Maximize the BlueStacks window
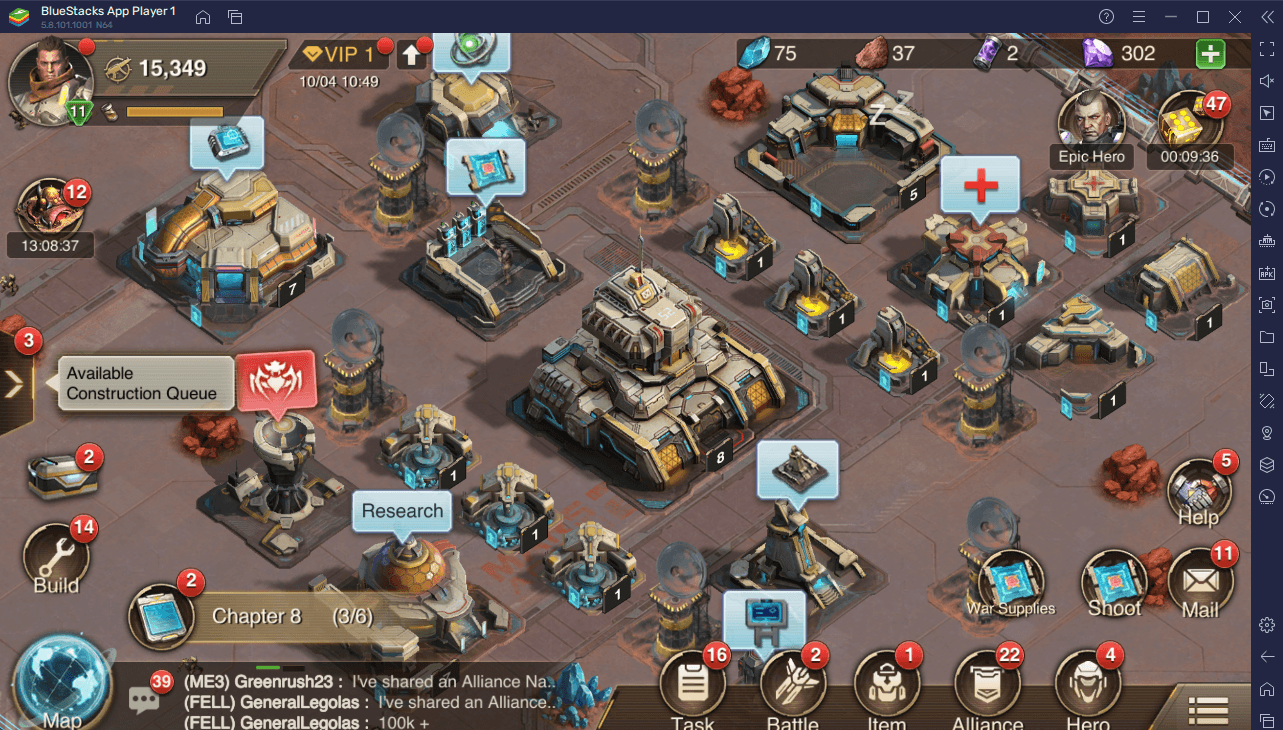 click(1203, 17)
